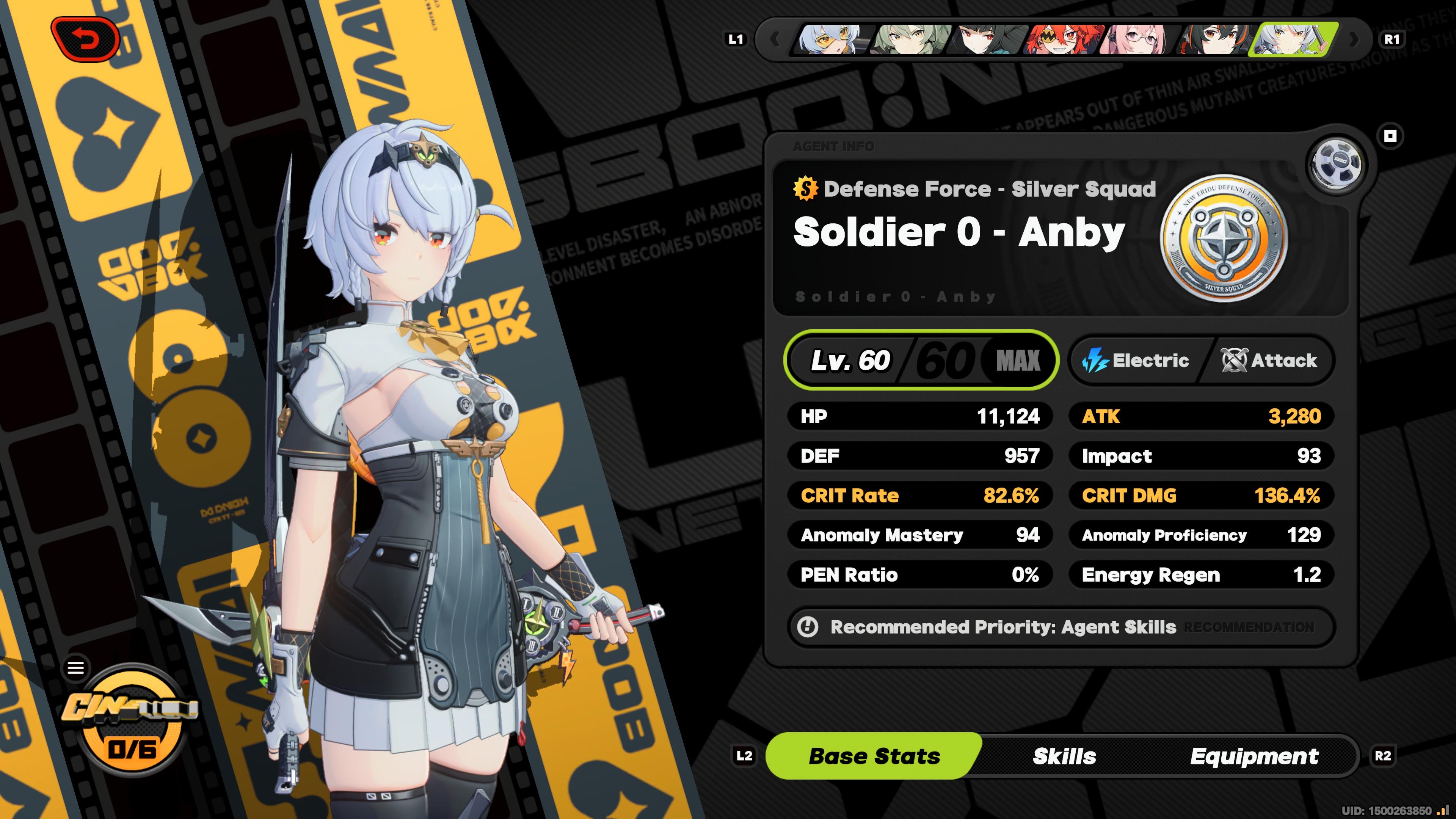The image size is (1456, 819).
Task: Switch to the Skills tab
Action: point(1064,756)
